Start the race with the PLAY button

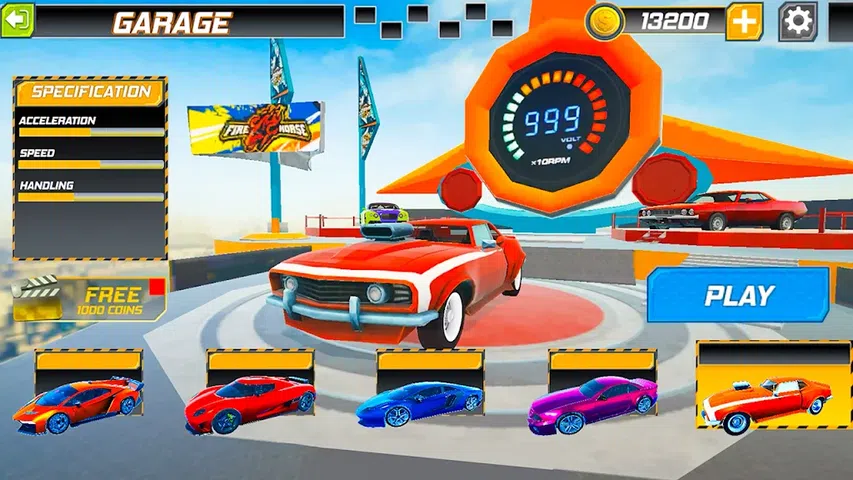(738, 295)
